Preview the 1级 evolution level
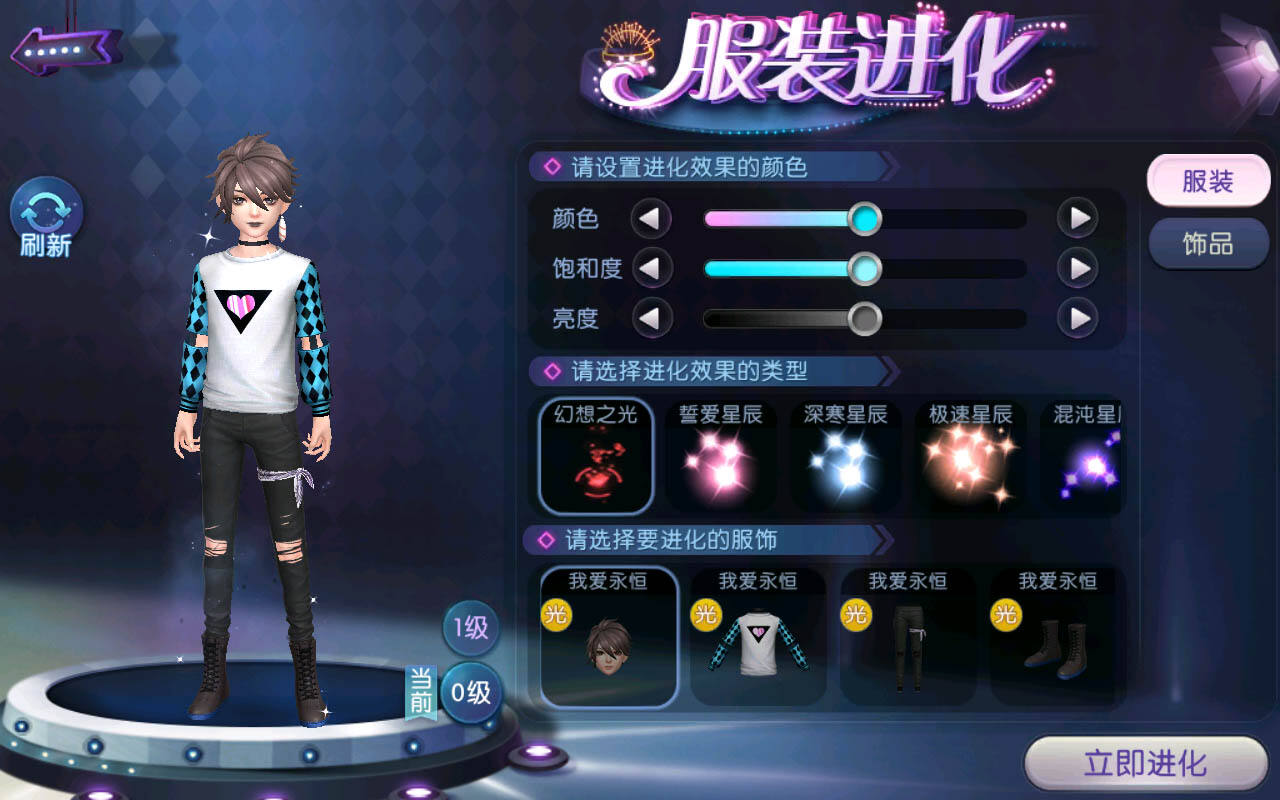The width and height of the screenshot is (1280, 800). point(471,628)
